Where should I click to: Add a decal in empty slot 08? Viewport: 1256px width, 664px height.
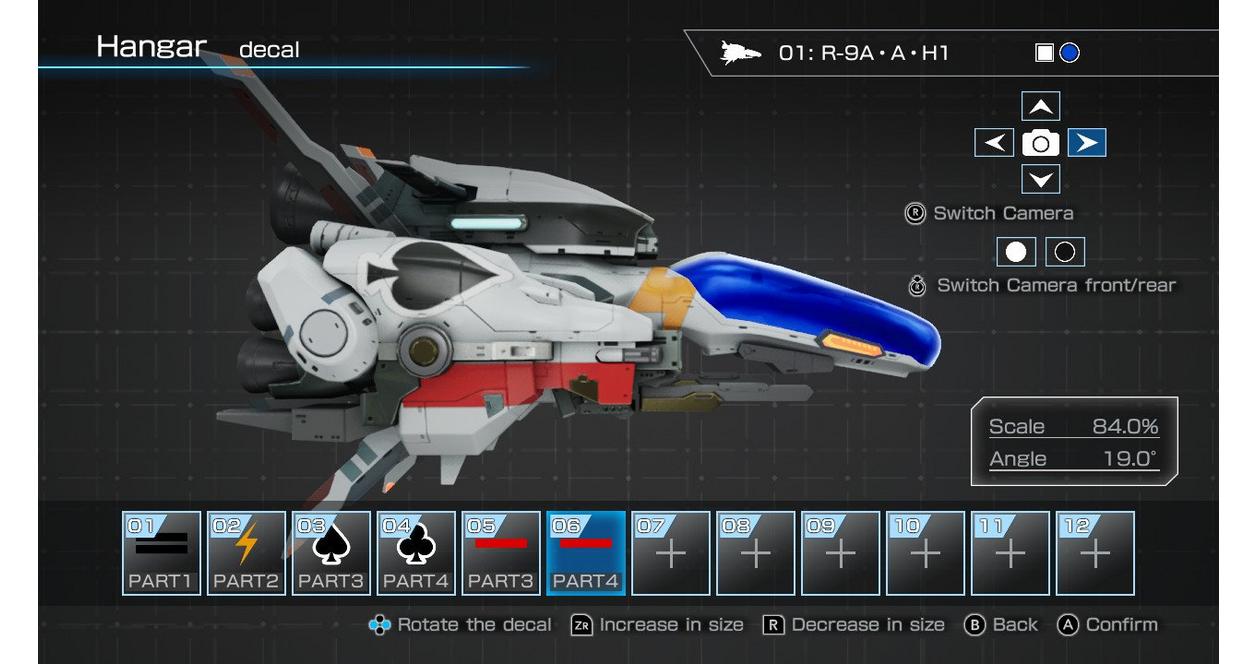(x=756, y=553)
